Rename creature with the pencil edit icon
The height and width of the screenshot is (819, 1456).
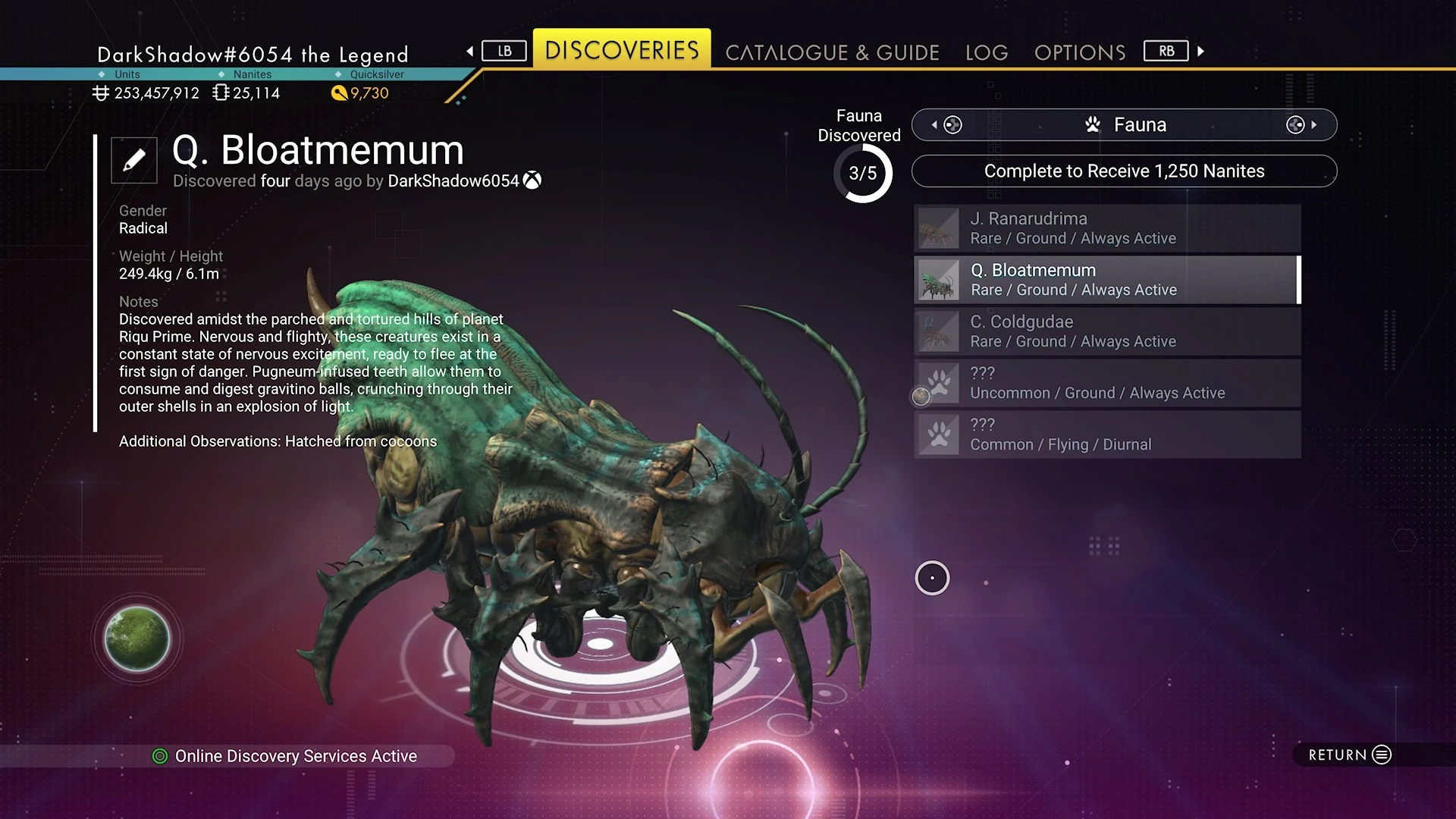click(x=134, y=160)
